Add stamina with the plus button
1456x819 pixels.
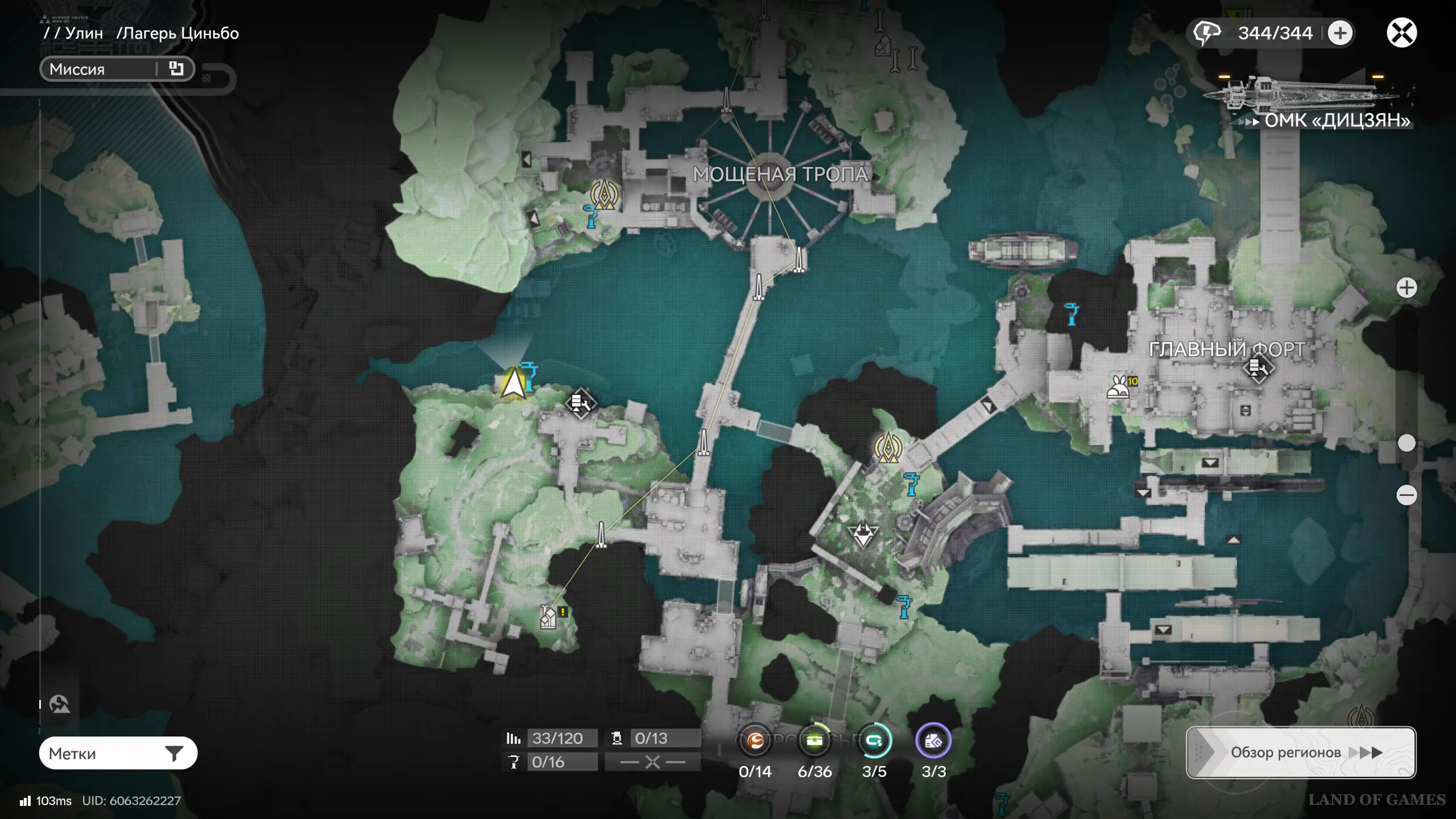tap(1340, 32)
